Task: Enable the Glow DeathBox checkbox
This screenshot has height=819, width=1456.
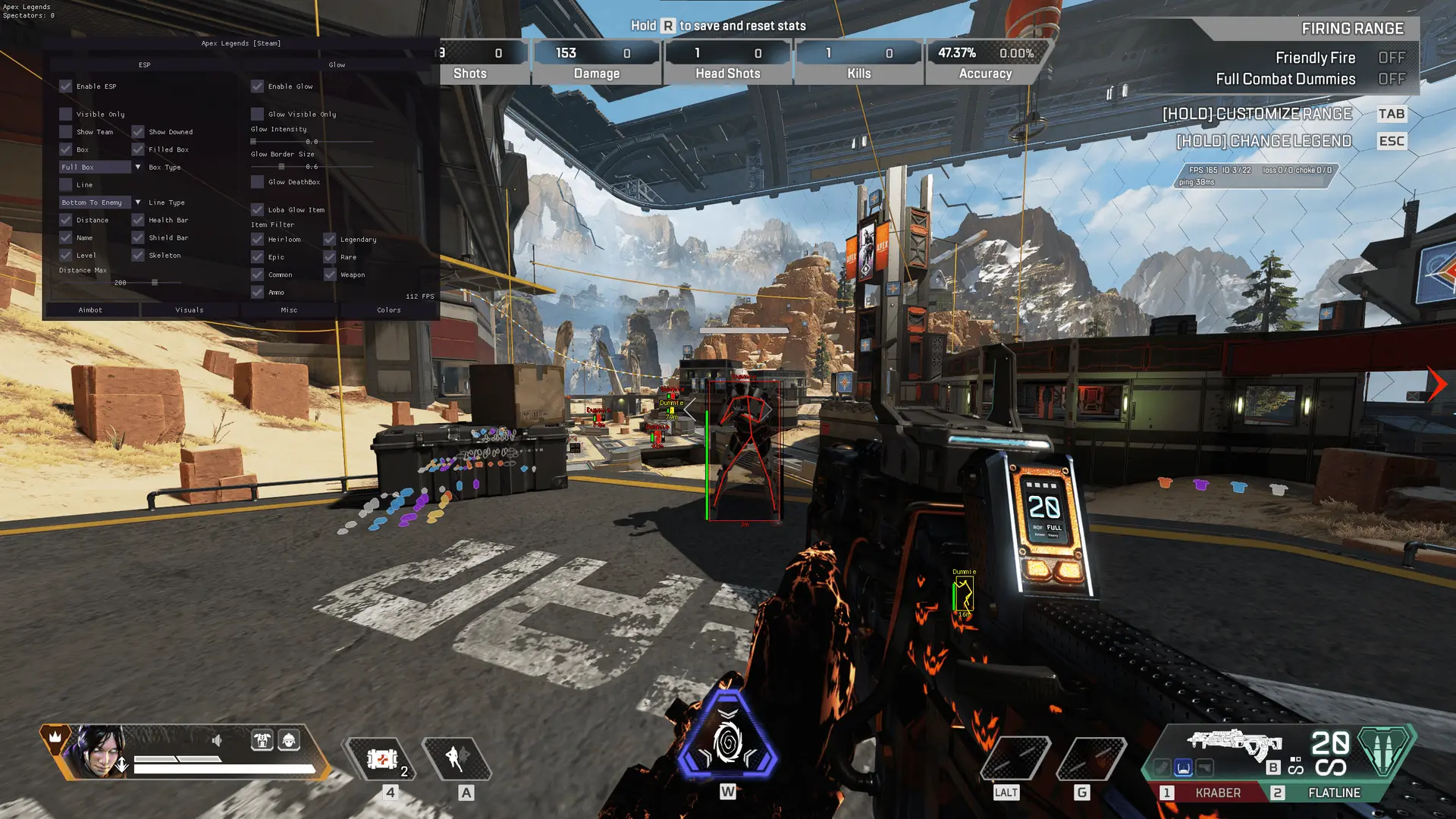Action: point(256,182)
